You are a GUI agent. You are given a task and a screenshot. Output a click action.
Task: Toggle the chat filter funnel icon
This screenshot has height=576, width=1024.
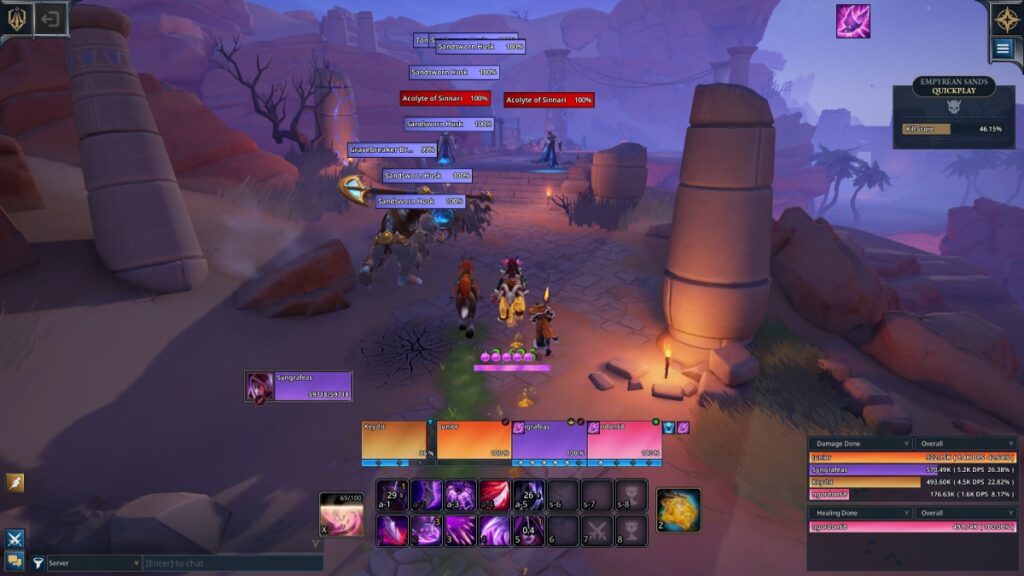click(x=38, y=564)
